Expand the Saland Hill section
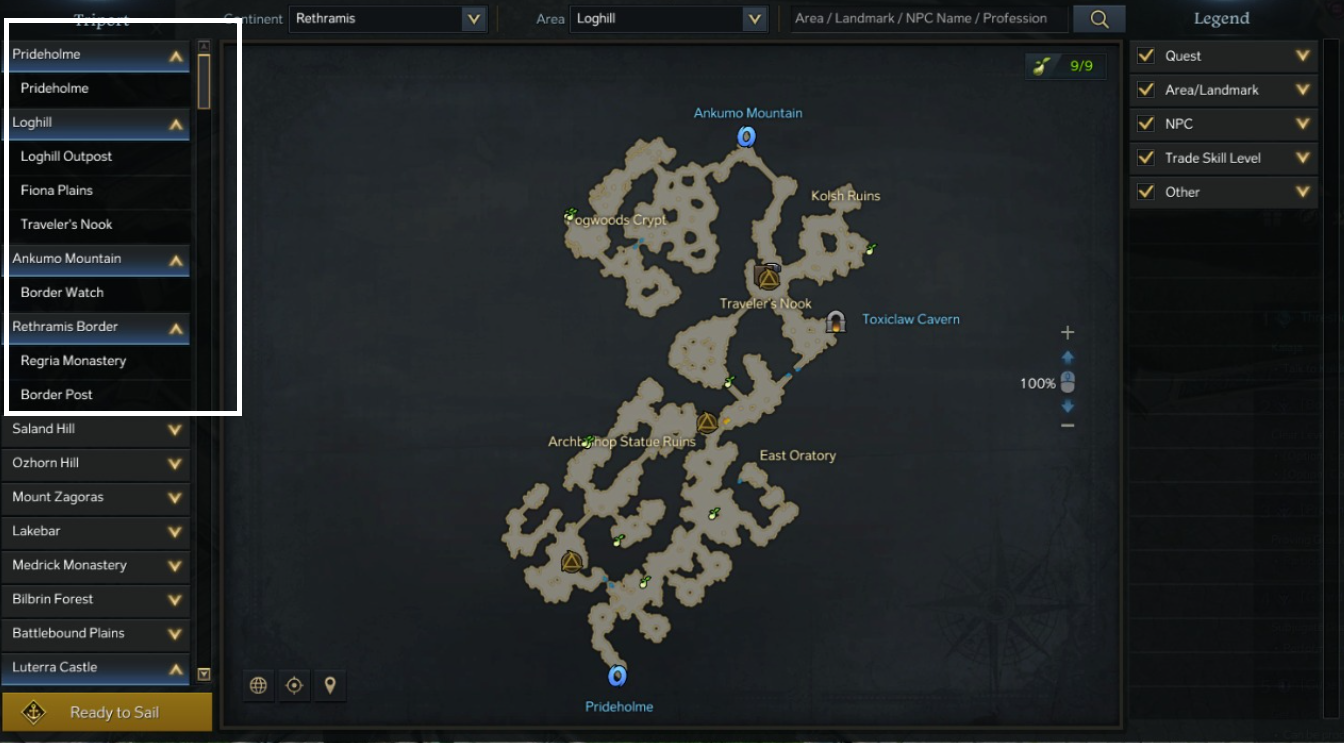 174,429
